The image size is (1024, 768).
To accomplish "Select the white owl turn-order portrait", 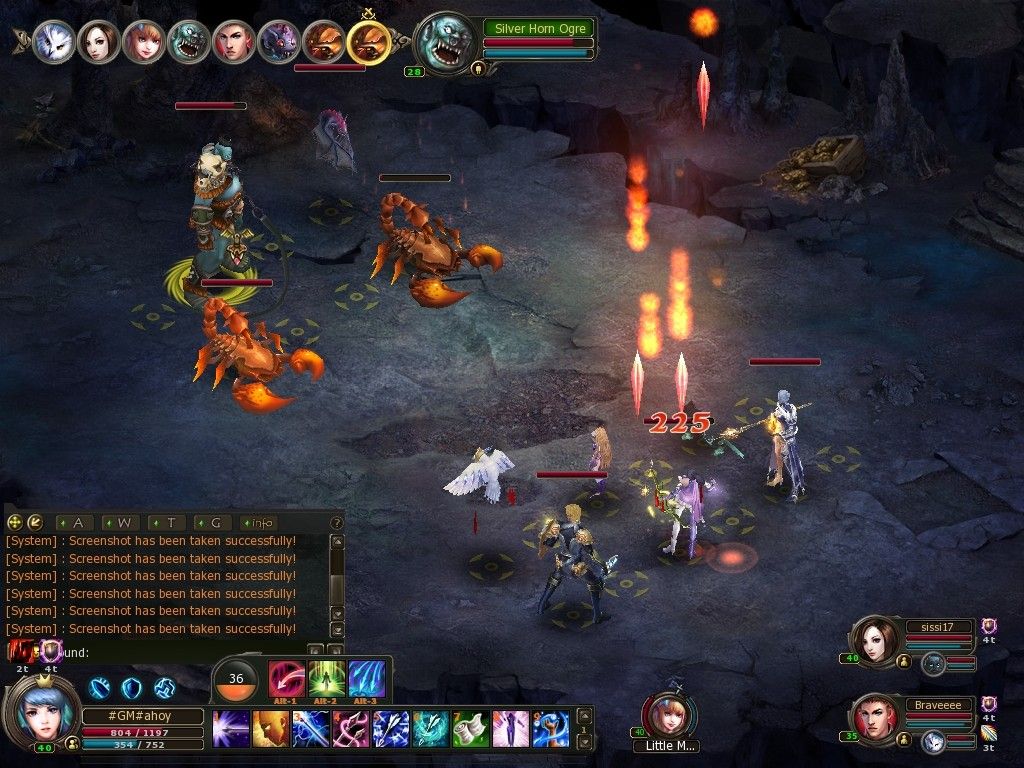I will click(52, 42).
